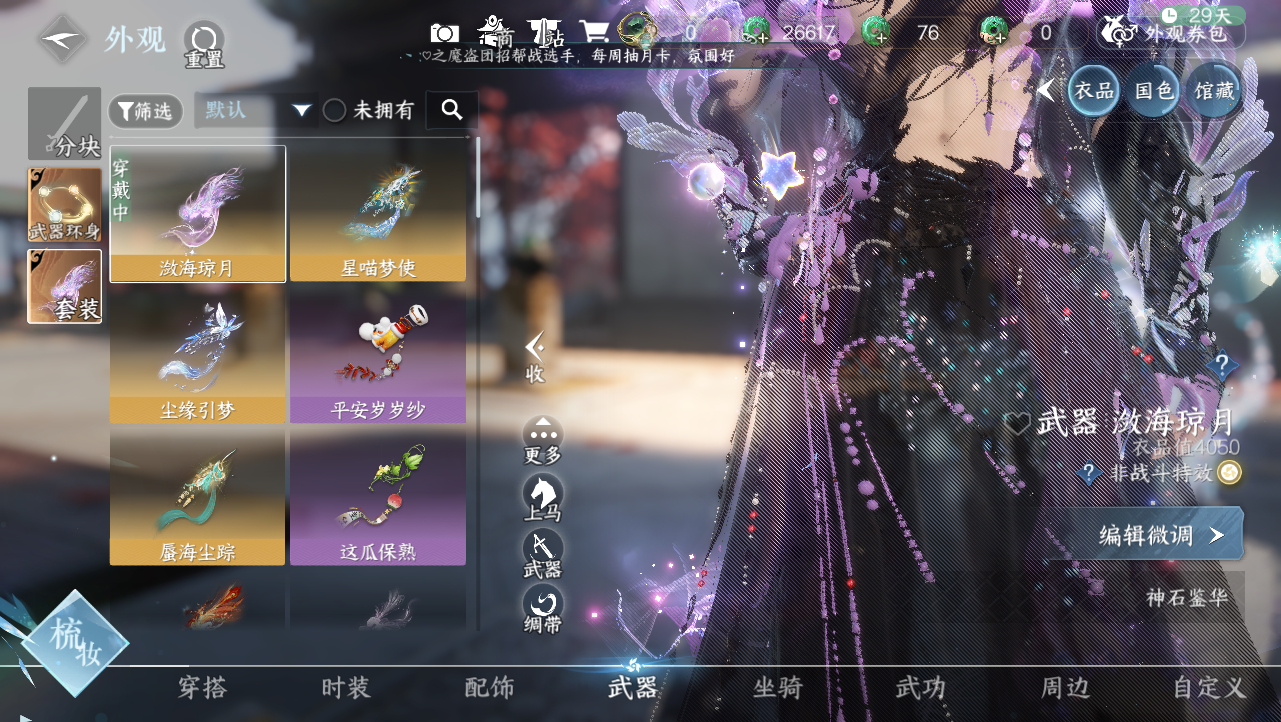Open the 套装 set category

(x=65, y=286)
